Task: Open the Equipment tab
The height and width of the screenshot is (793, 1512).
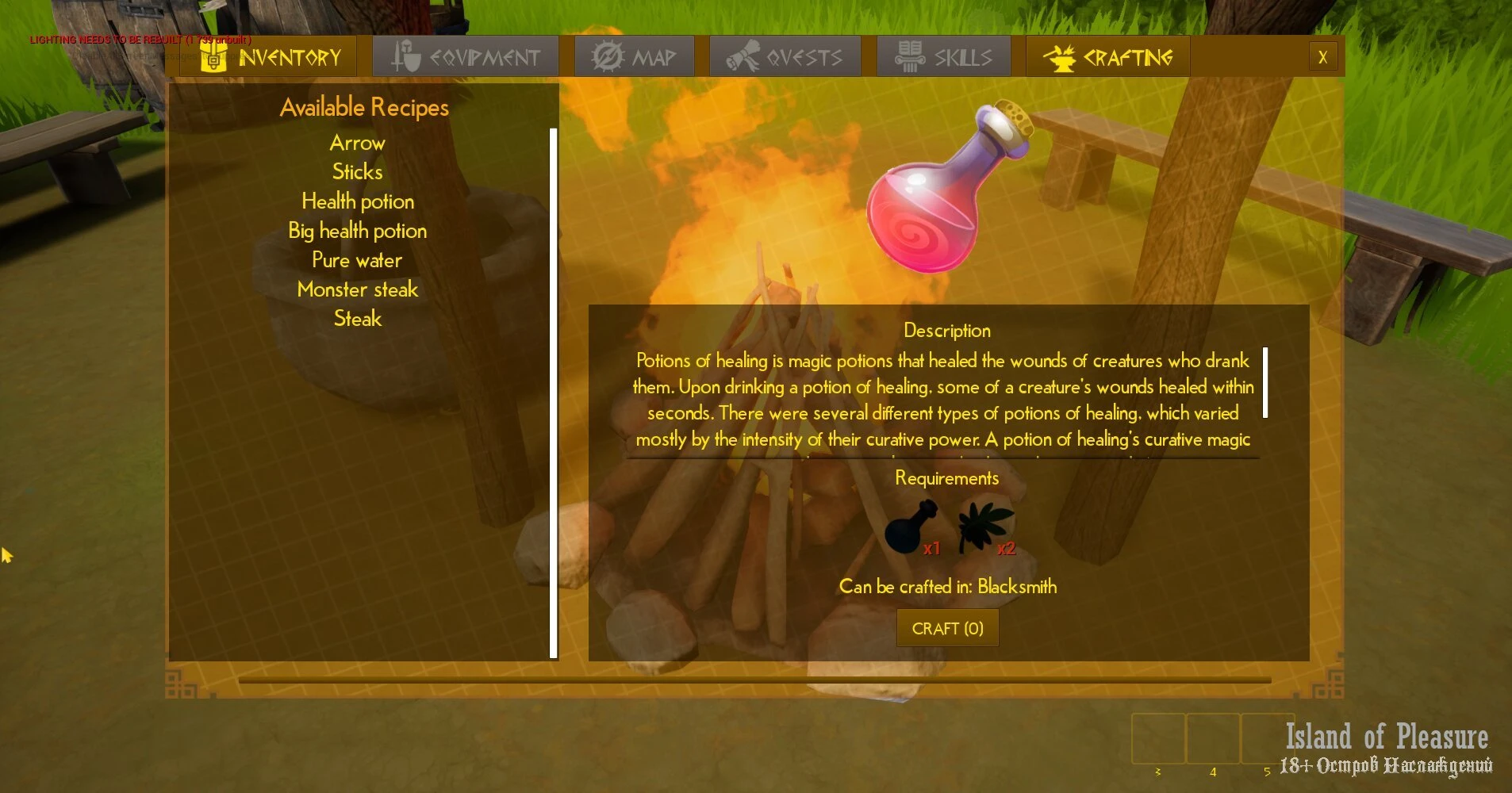Action: pyautogui.click(x=466, y=57)
